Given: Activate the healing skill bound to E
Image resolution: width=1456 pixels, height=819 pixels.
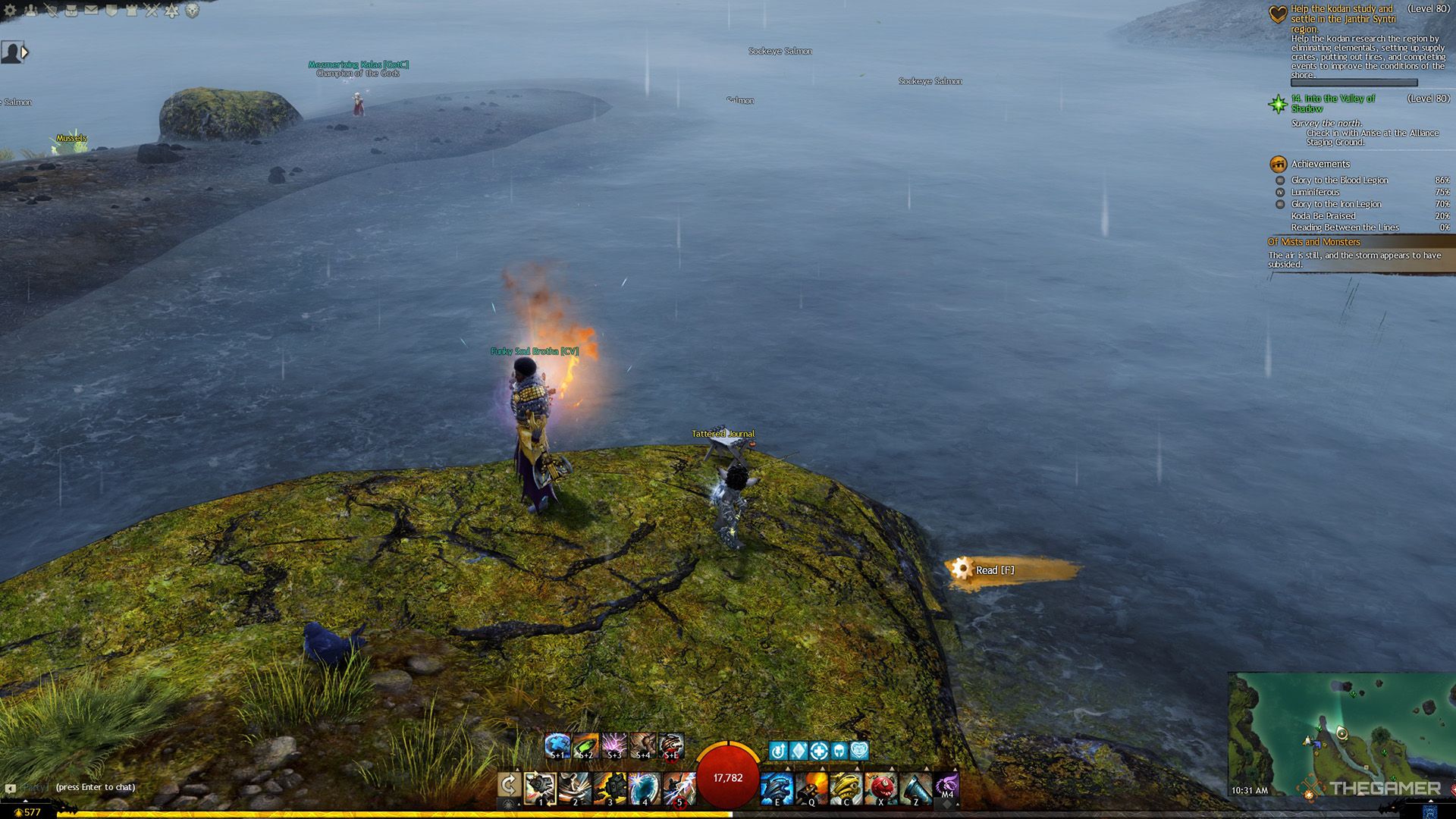Looking at the screenshot, I should tap(776, 788).
